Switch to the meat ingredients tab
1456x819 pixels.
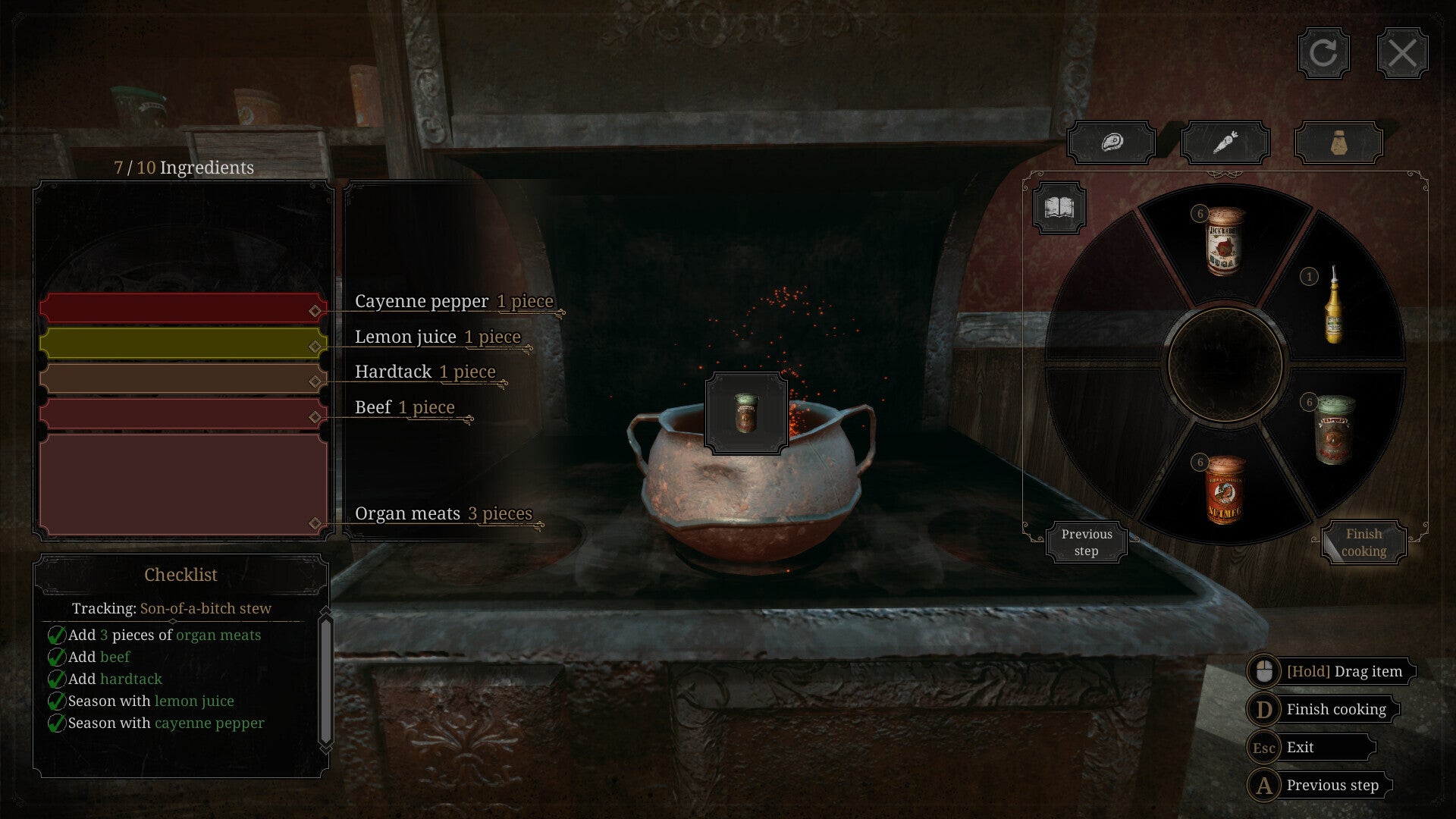[1111, 142]
